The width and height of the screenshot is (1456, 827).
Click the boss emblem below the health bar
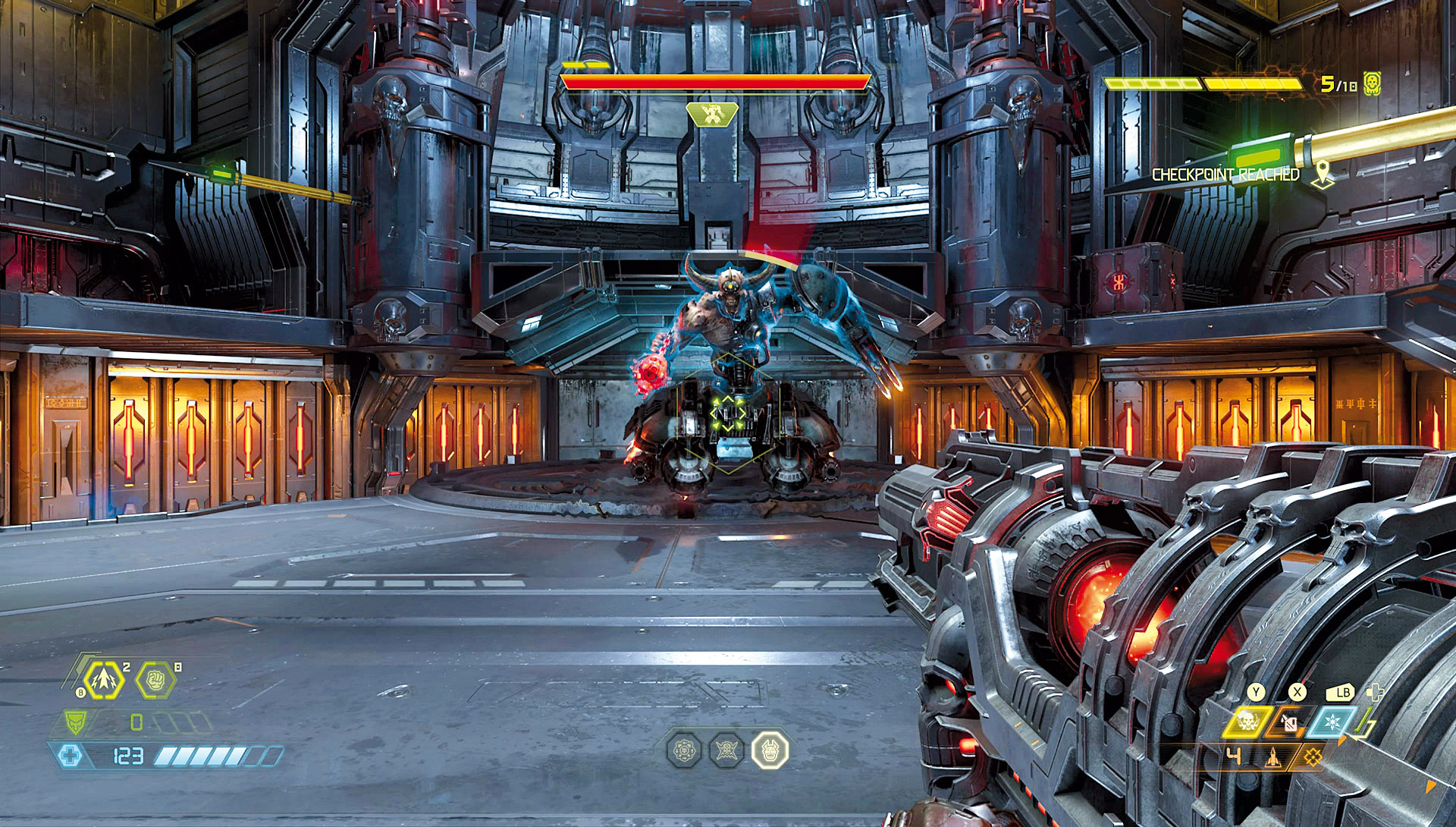click(712, 115)
